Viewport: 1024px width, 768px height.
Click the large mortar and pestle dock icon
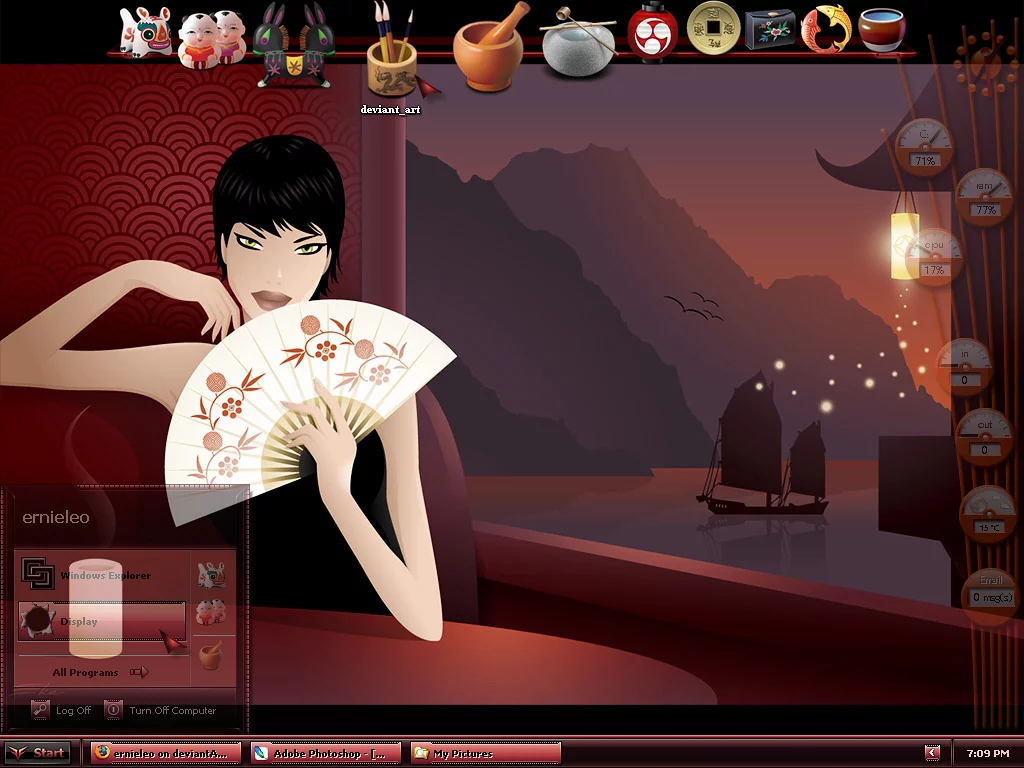489,47
